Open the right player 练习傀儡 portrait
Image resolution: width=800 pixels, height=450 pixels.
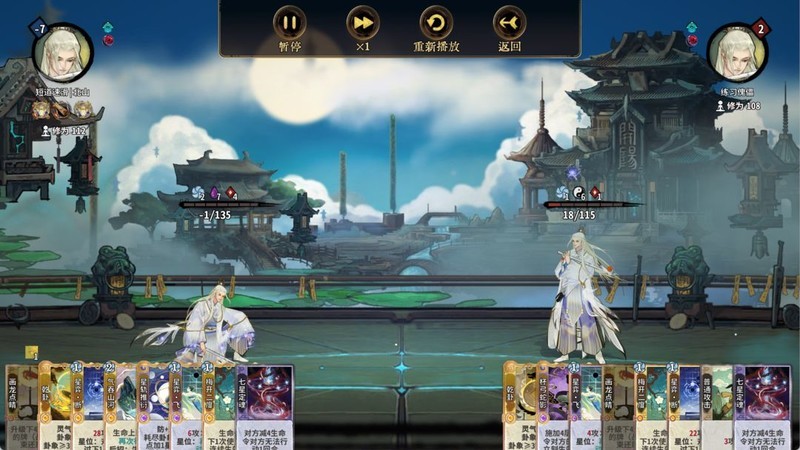(737, 50)
